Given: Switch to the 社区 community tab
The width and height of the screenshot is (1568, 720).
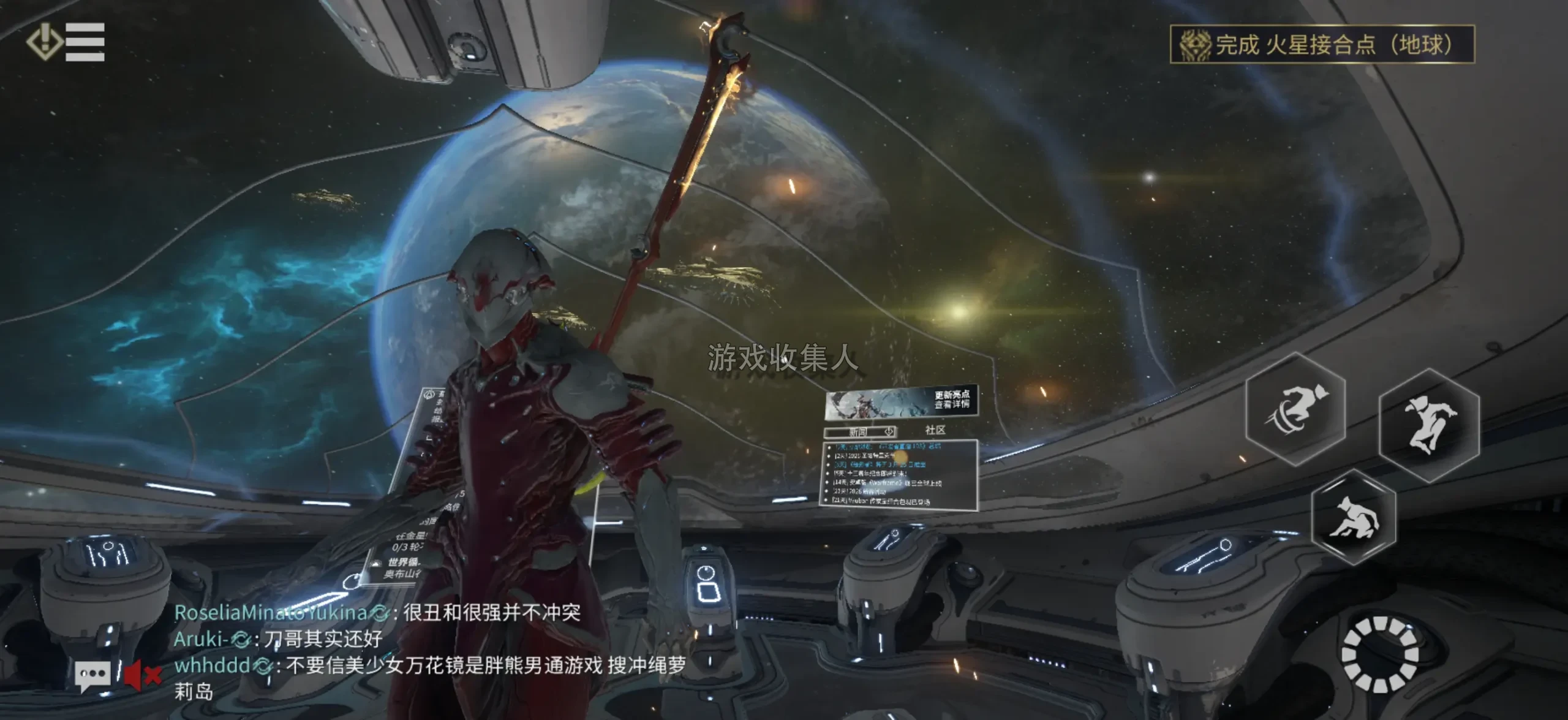Looking at the screenshot, I should 935,430.
